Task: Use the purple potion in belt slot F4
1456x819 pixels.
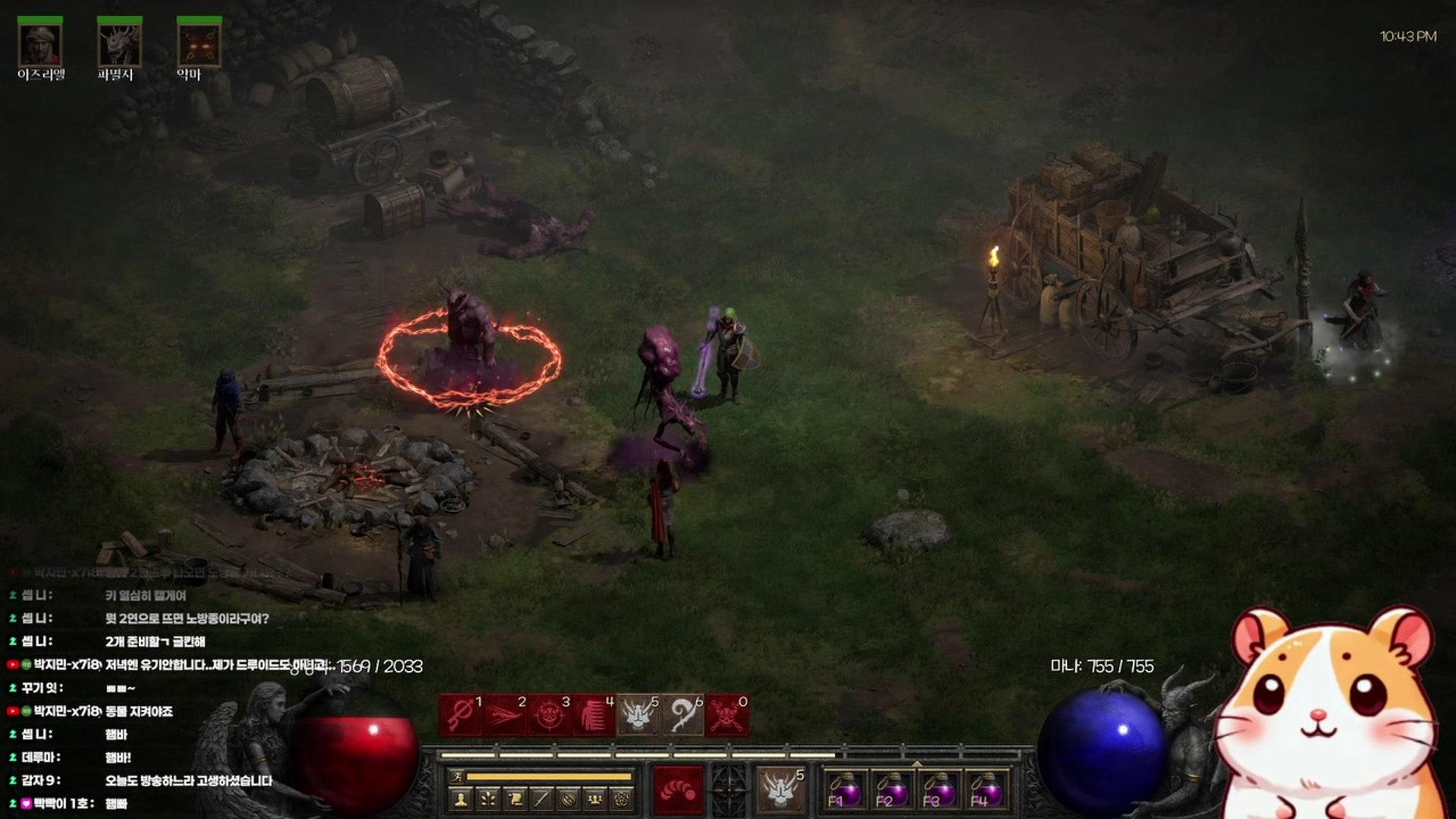Action: click(985, 791)
